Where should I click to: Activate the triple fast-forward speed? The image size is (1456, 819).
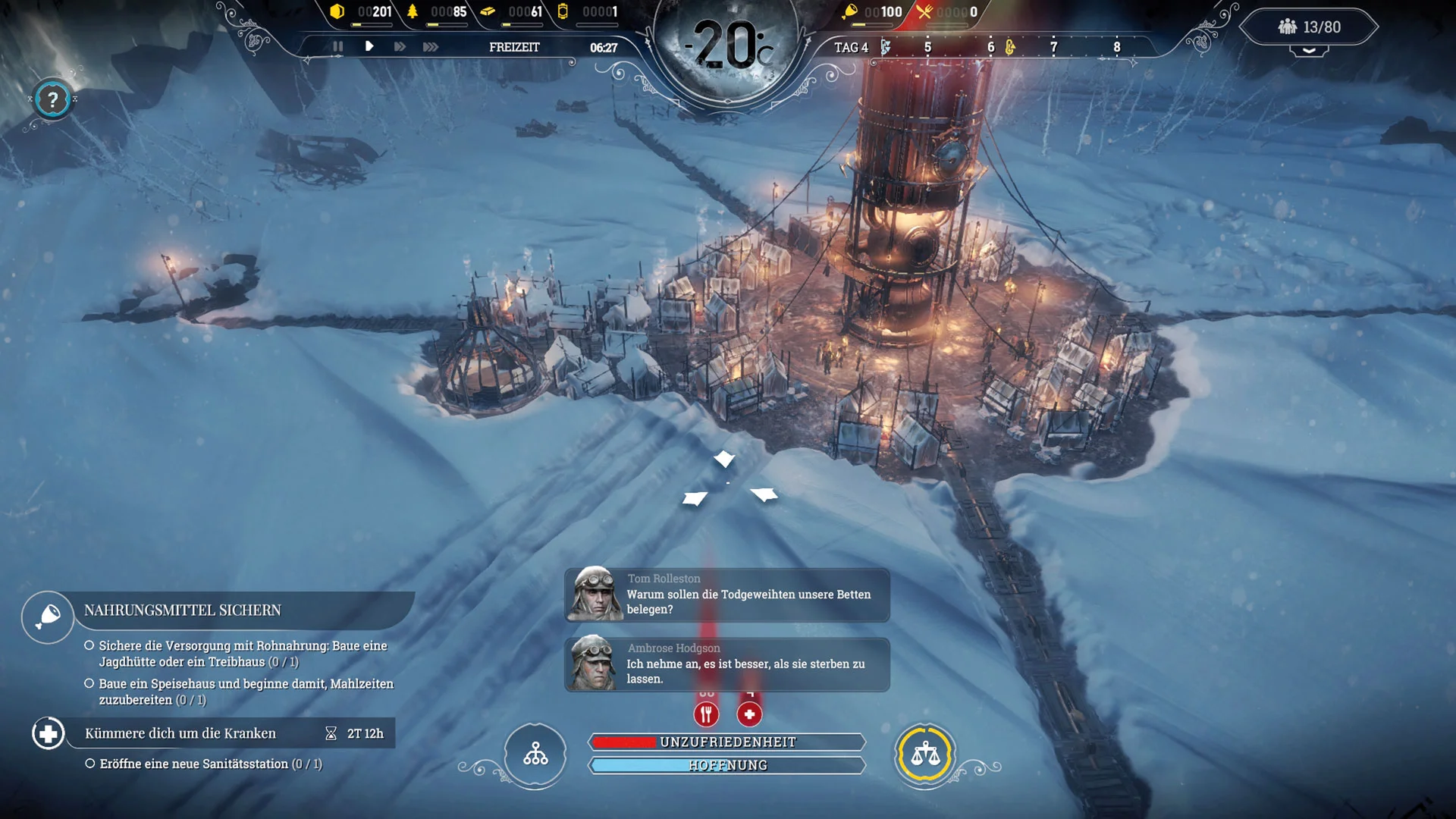point(431,46)
